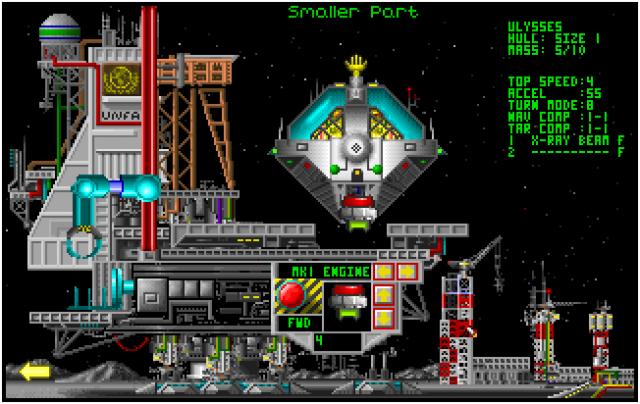Viewport: 640px width, 404px height.
Task: Click the big red round button
Action: (292, 297)
